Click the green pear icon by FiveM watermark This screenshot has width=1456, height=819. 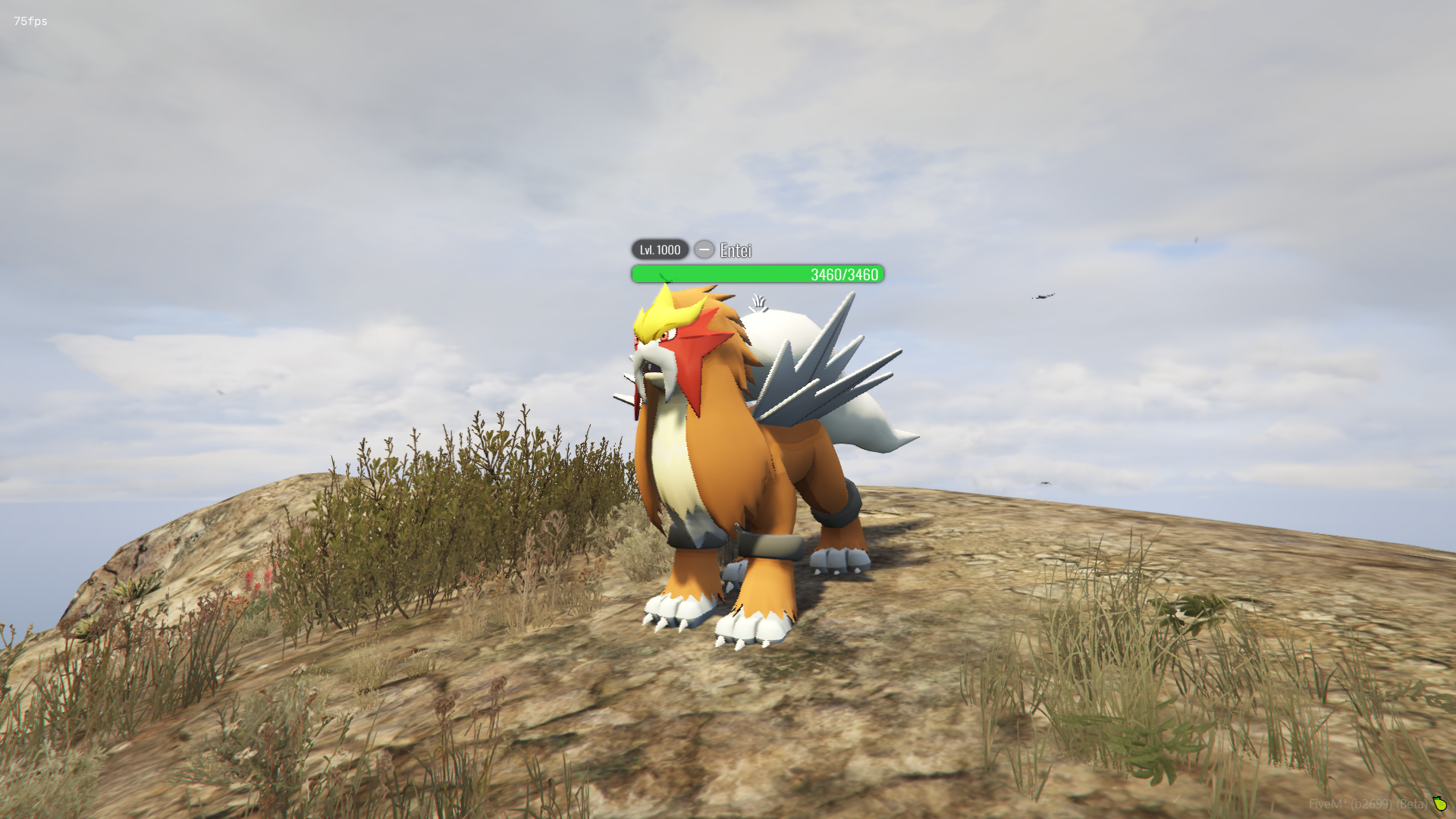coord(1439,804)
